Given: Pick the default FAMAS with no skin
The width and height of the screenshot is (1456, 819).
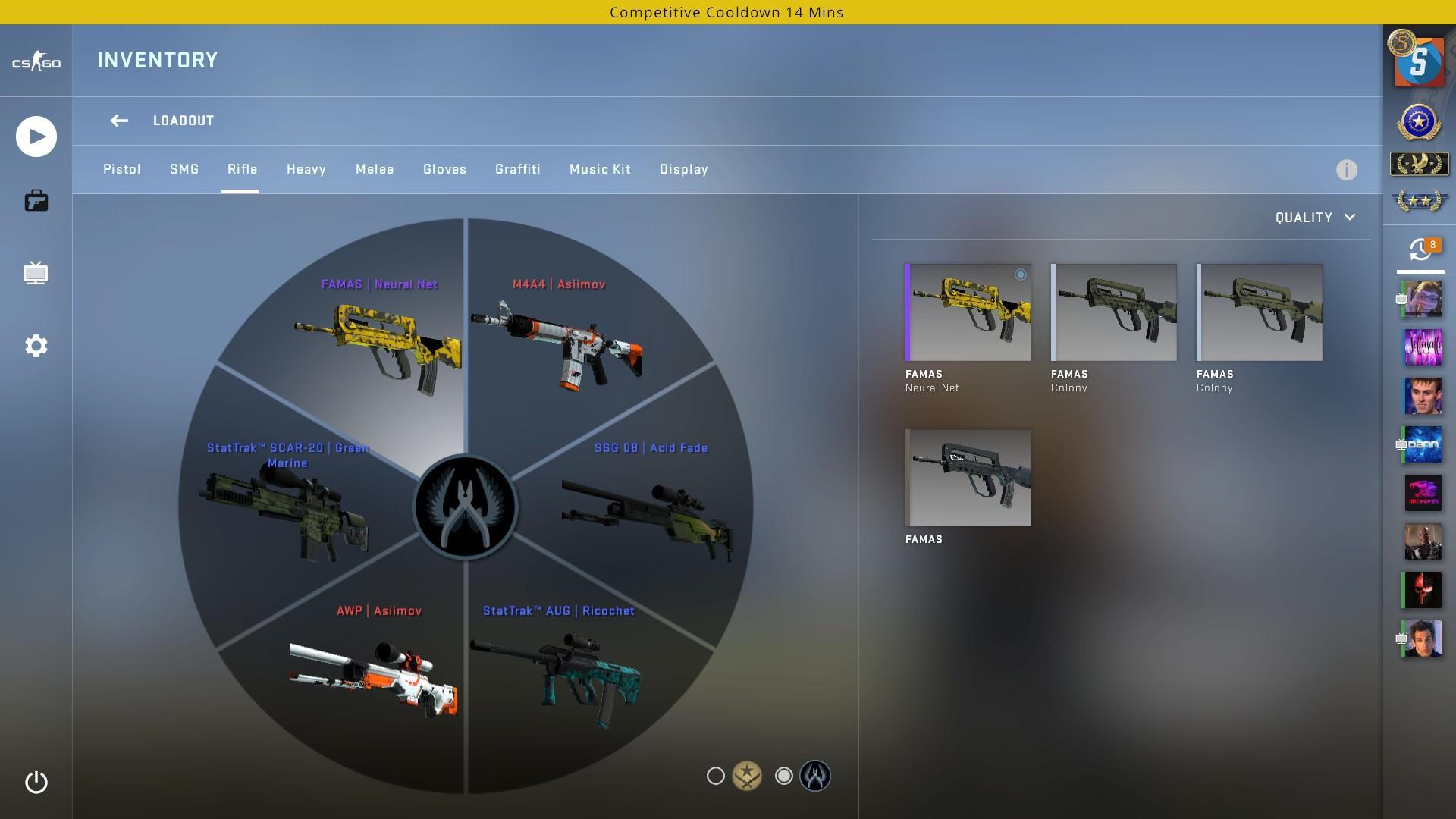Looking at the screenshot, I should (968, 478).
